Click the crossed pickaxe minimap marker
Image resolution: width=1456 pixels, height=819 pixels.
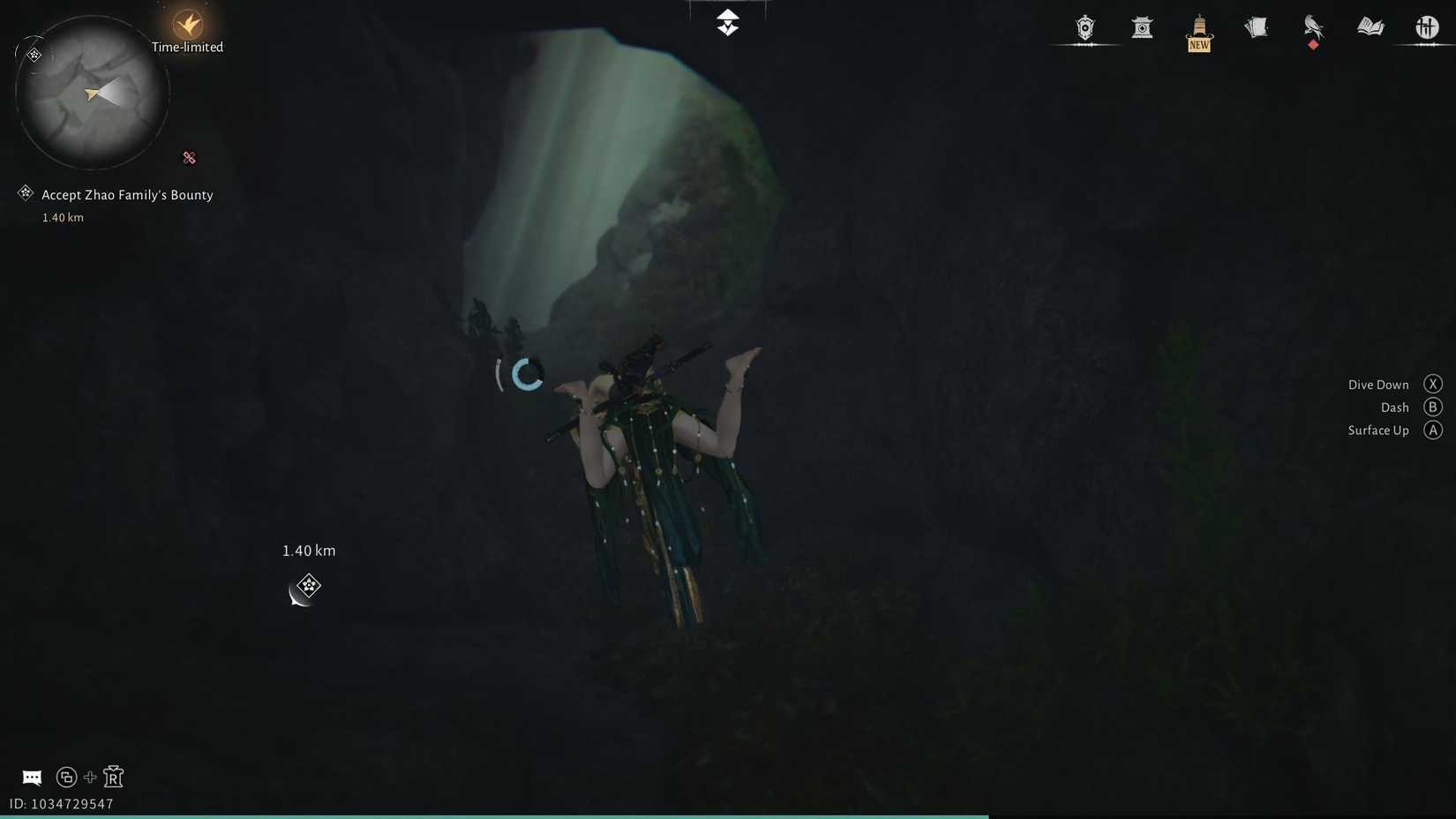189,158
